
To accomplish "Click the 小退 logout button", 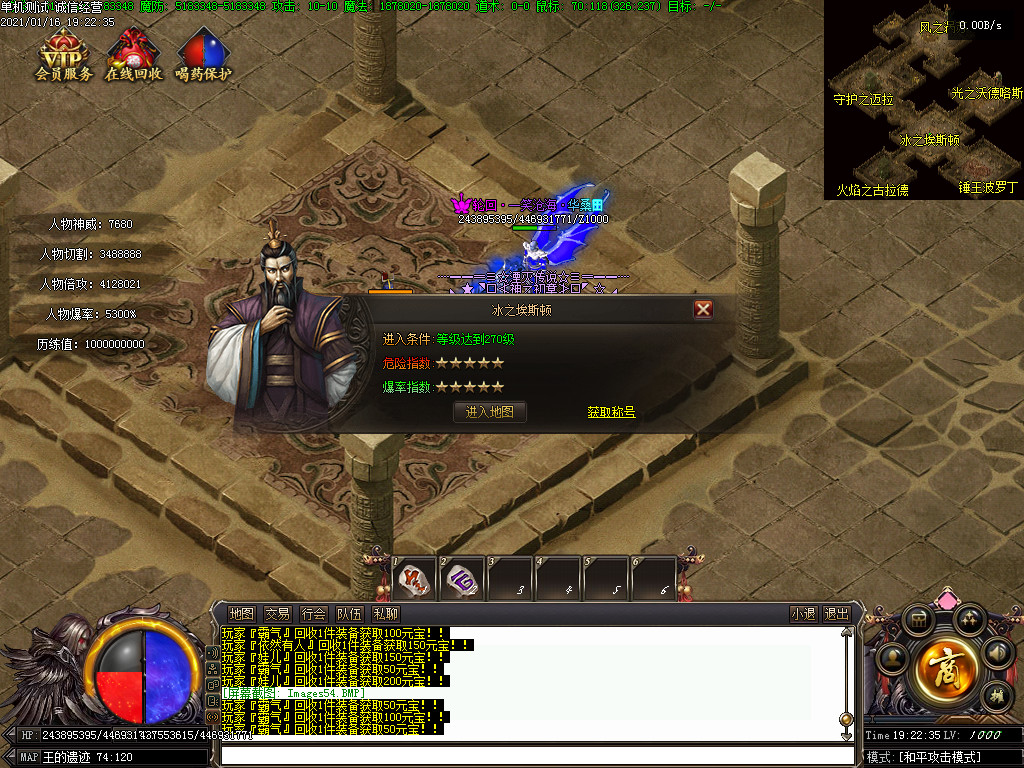I will (x=803, y=614).
